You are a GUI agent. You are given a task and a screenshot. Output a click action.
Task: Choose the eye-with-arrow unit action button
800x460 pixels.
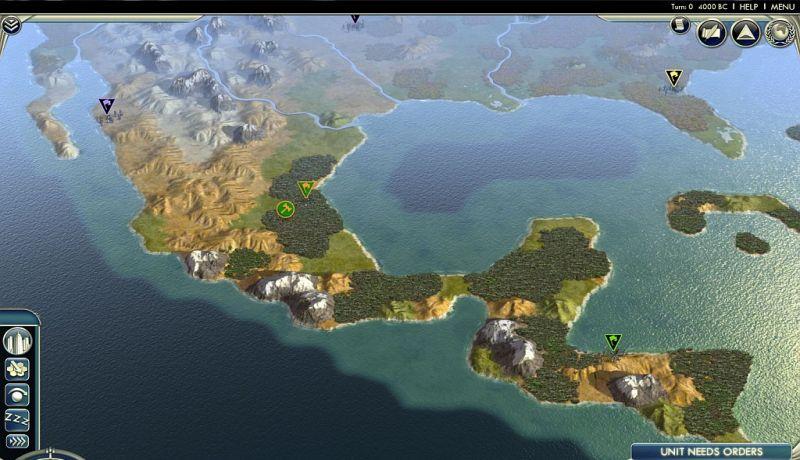[17, 394]
